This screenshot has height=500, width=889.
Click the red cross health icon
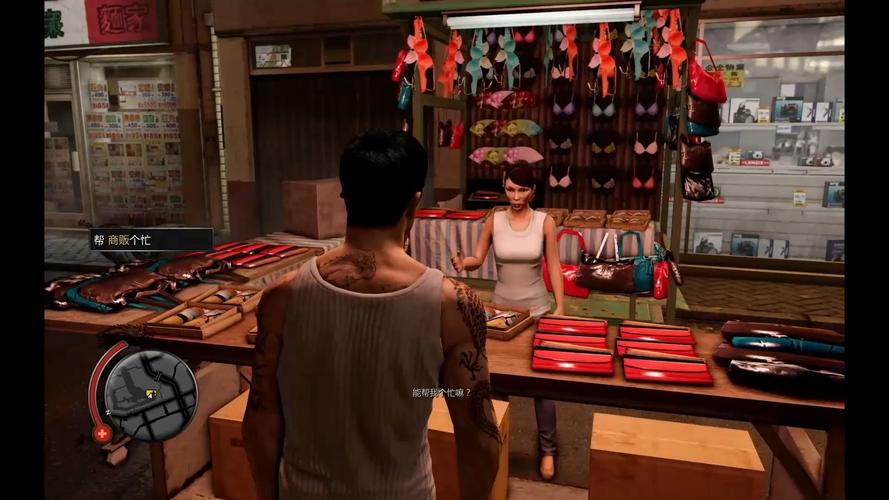pyautogui.click(x=102, y=432)
